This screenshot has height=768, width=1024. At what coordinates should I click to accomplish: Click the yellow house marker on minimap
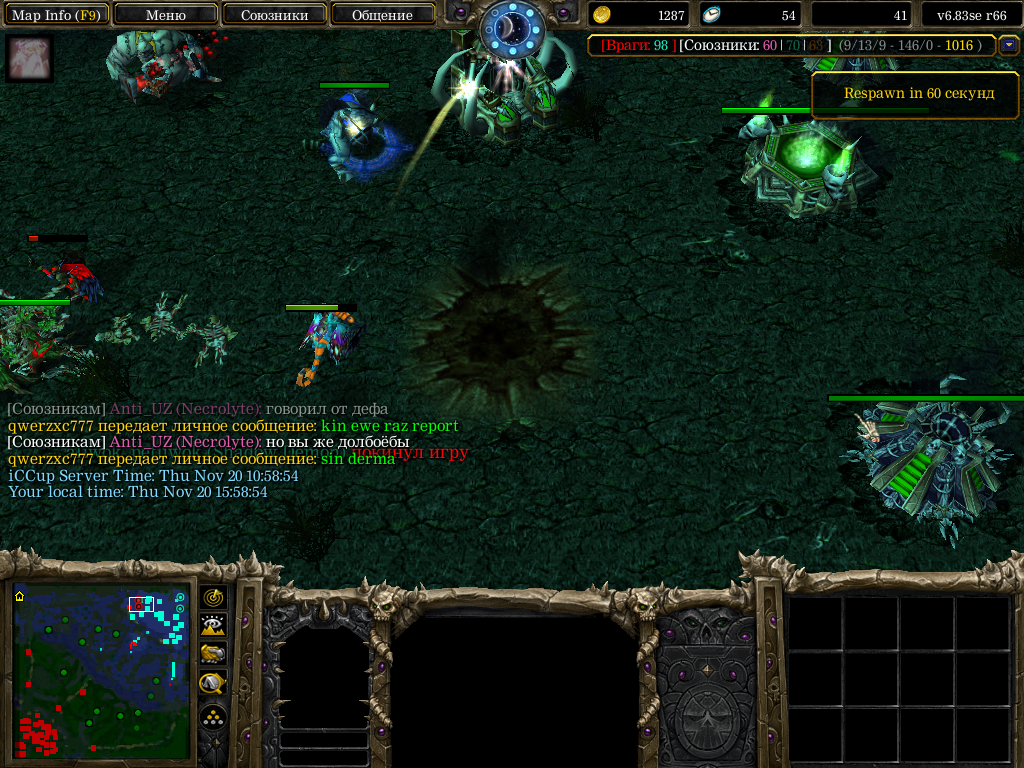pyautogui.click(x=19, y=596)
